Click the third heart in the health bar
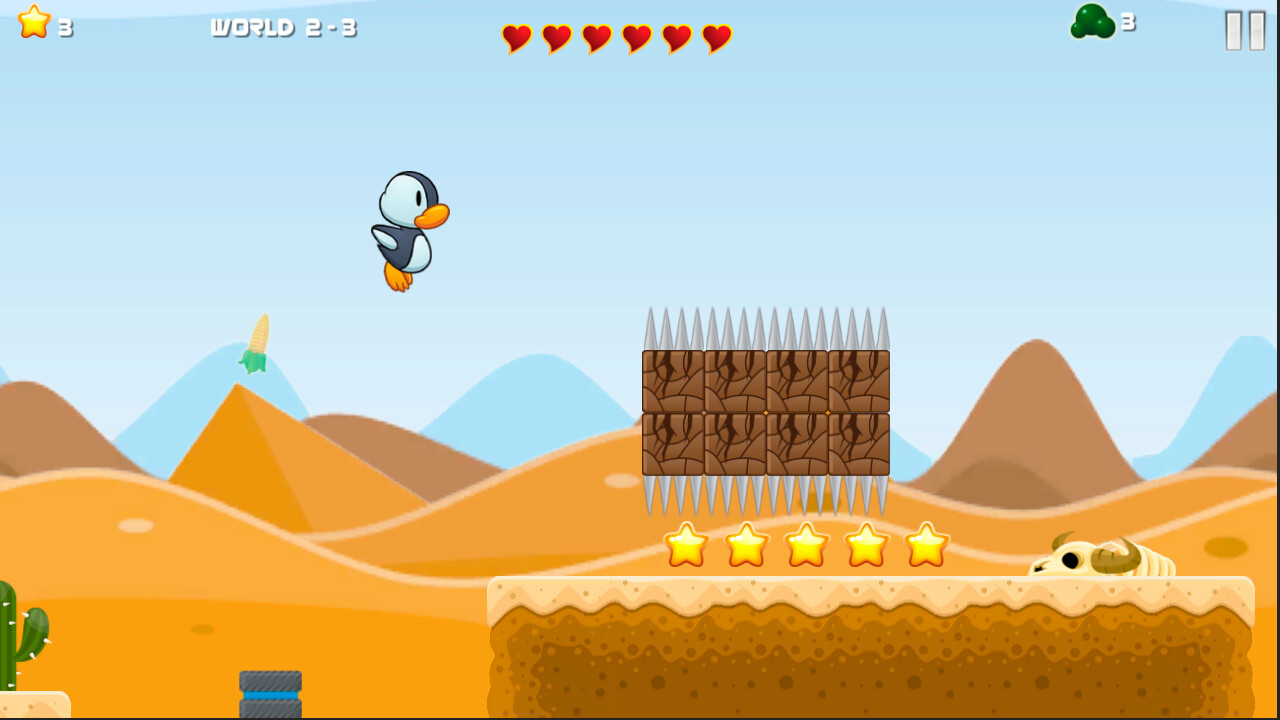This screenshot has height=720, width=1280. [596, 40]
